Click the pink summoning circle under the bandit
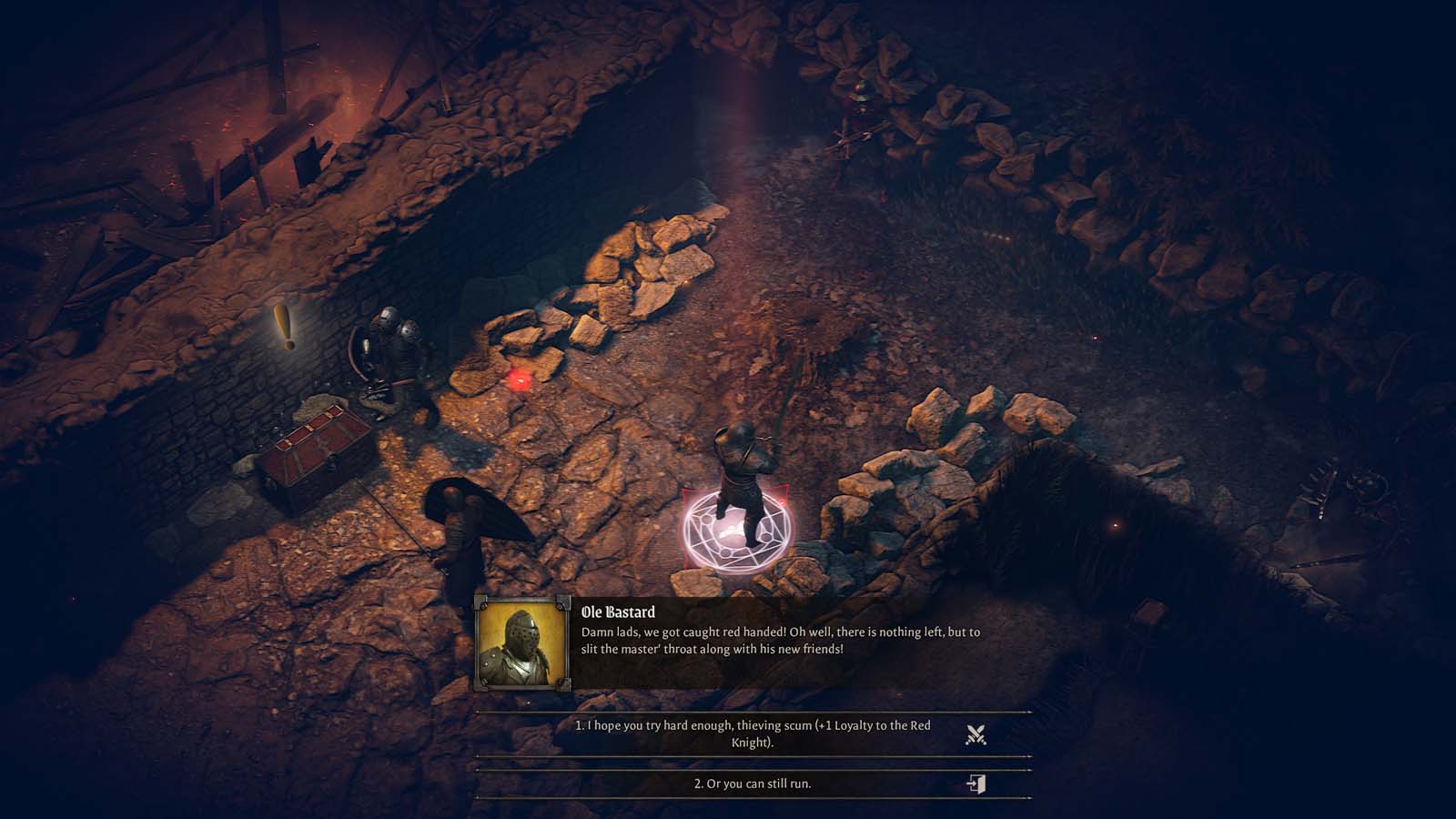1456x819 pixels. pos(737,530)
